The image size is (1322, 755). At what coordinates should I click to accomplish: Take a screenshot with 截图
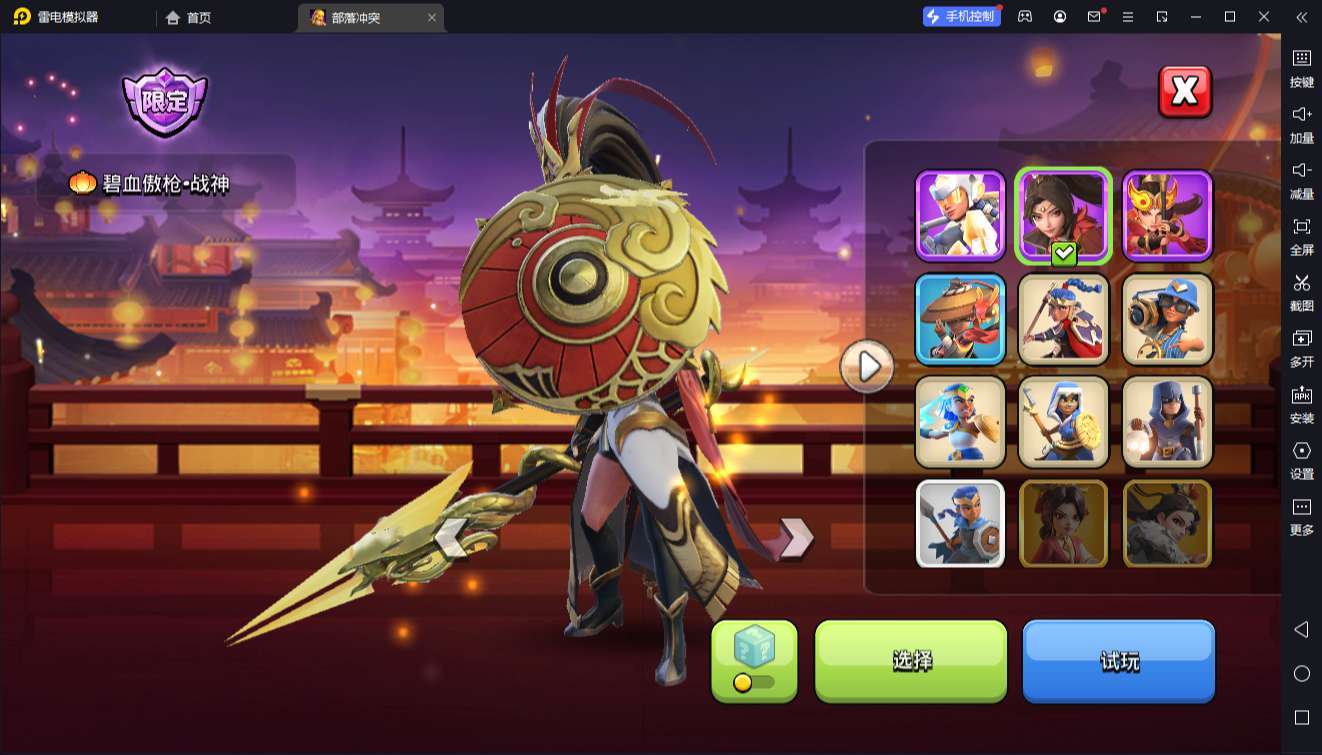1301,292
